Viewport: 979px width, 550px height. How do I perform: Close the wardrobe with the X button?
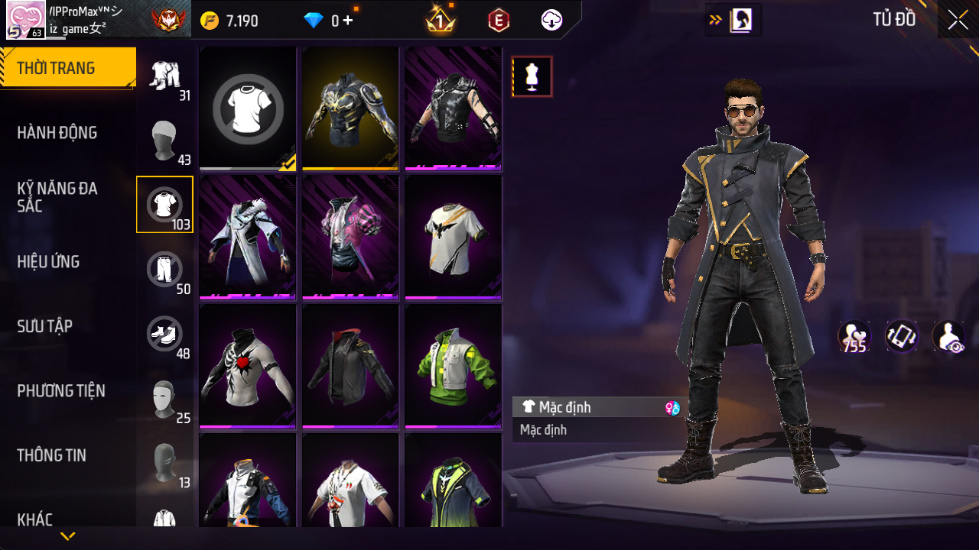point(956,20)
